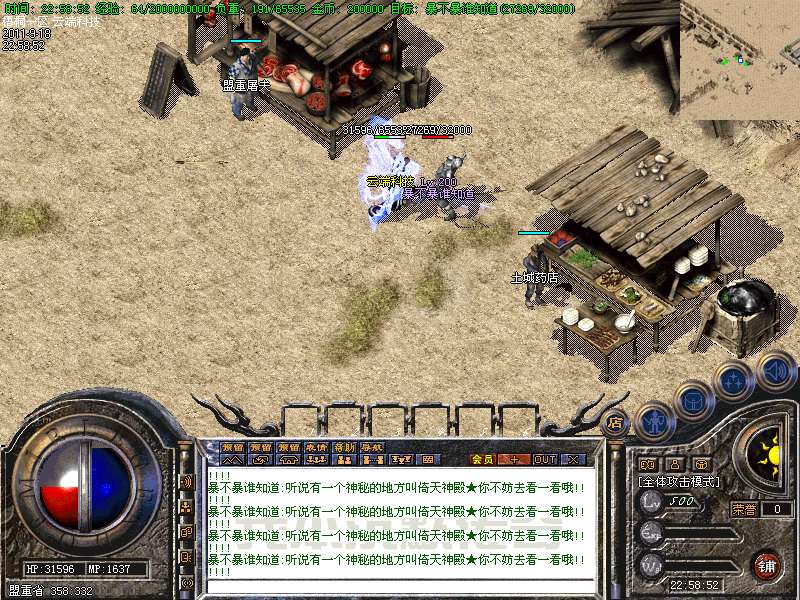Click the sun day-night indicator

(770, 457)
